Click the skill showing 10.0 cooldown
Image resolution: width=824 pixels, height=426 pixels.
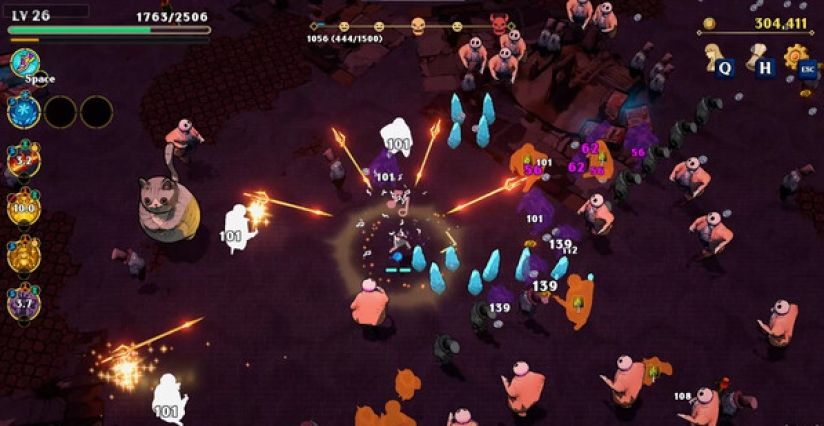[x=23, y=207]
